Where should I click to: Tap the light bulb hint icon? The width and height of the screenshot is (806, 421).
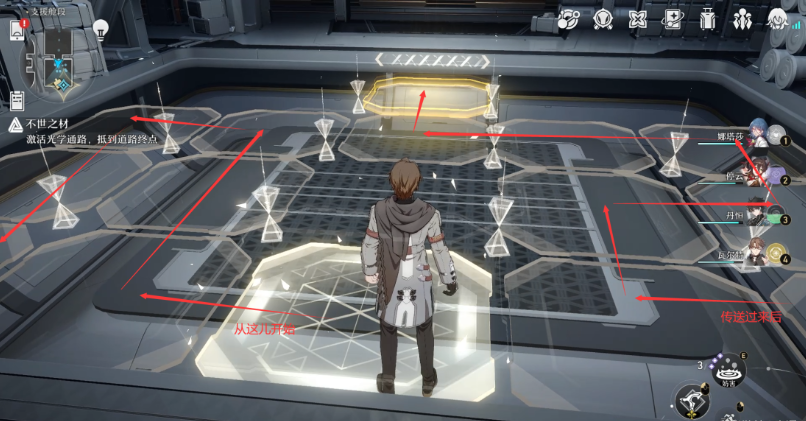pos(101,30)
